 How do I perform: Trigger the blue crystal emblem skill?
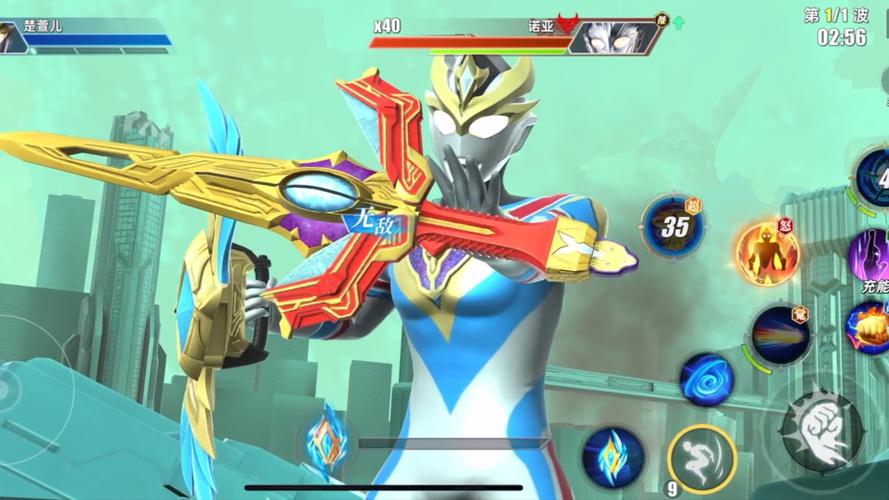pyautogui.click(x=613, y=455)
